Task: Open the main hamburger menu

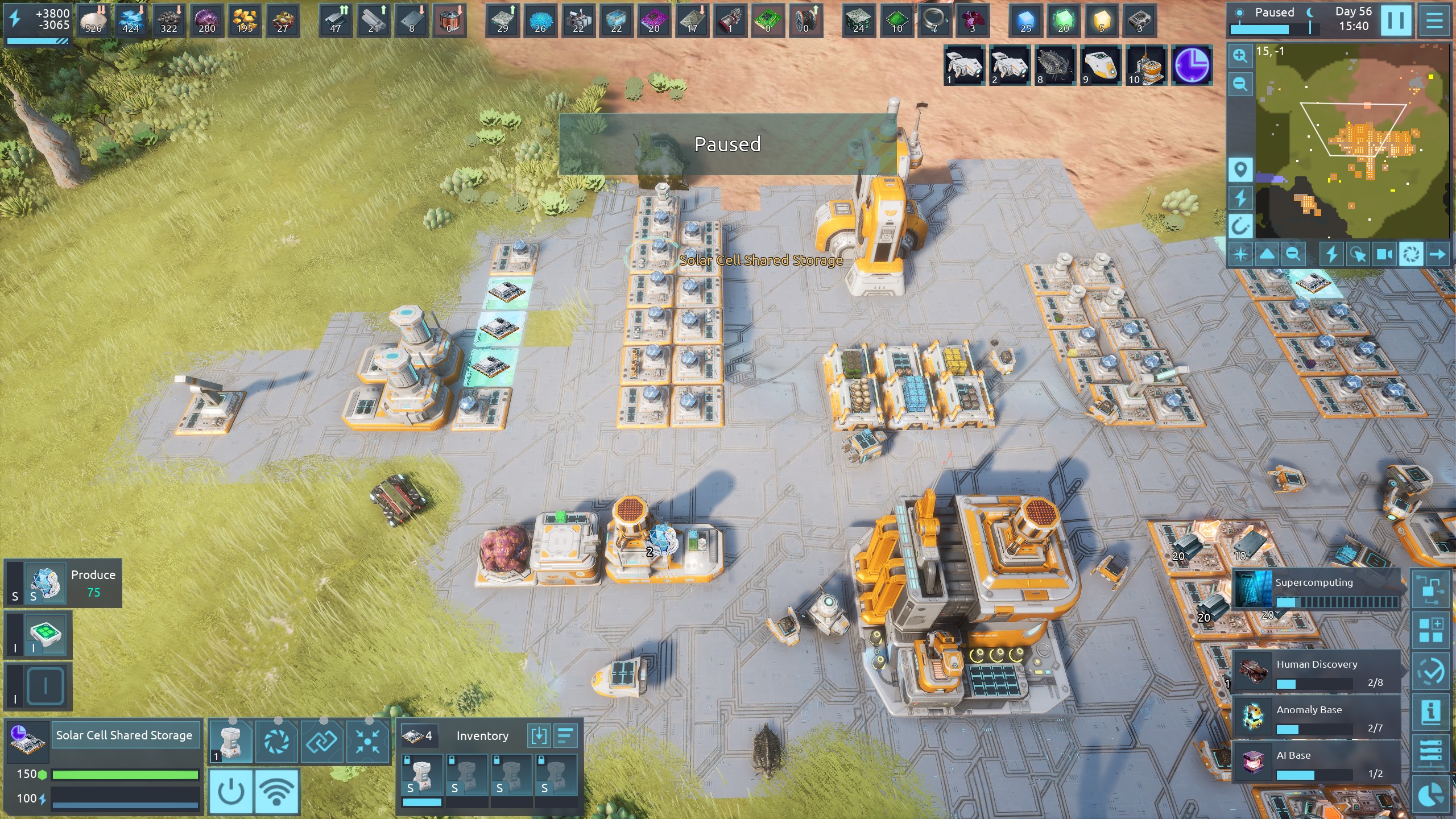Action: (x=1434, y=20)
